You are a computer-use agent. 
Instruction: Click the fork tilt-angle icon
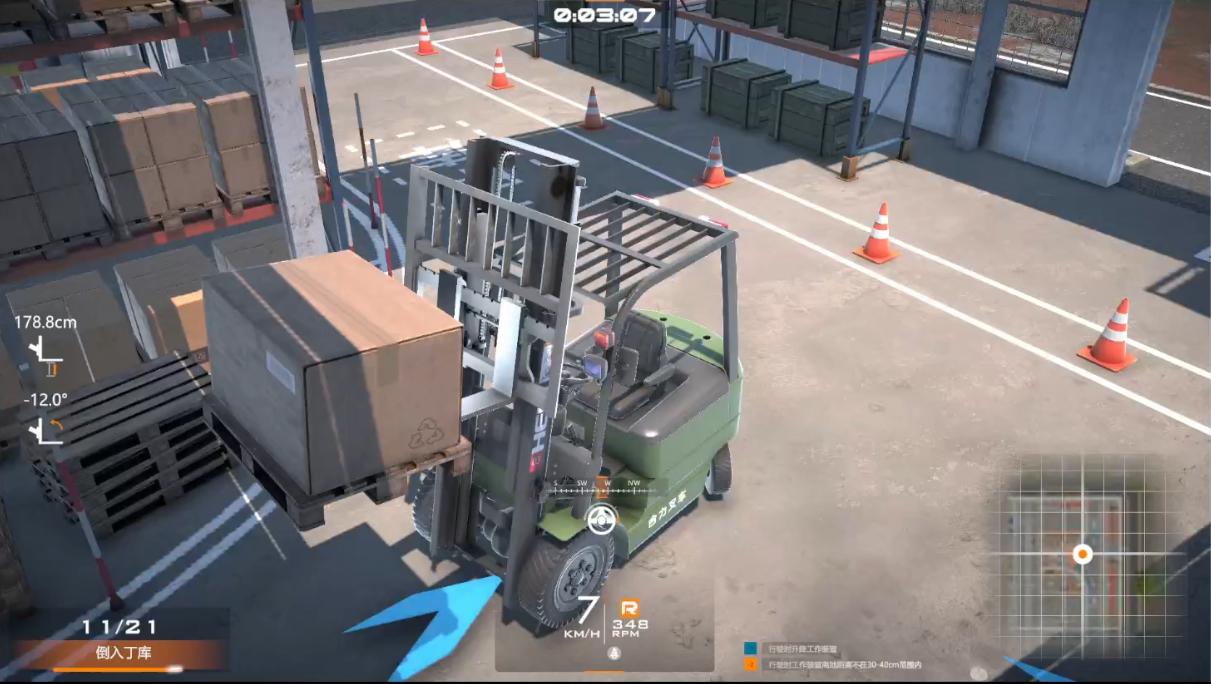[45, 430]
